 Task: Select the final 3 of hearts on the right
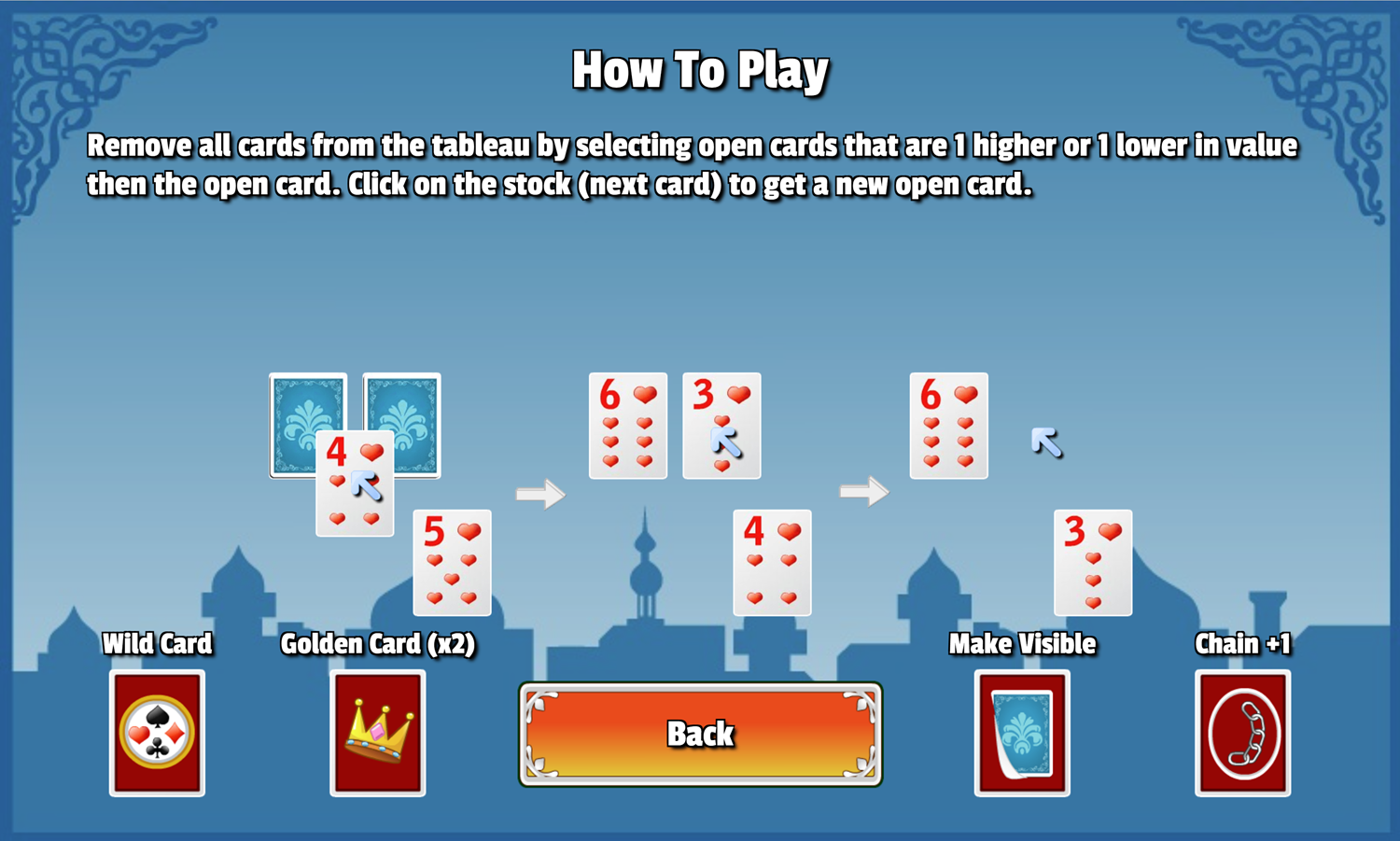pyautogui.click(x=1092, y=563)
